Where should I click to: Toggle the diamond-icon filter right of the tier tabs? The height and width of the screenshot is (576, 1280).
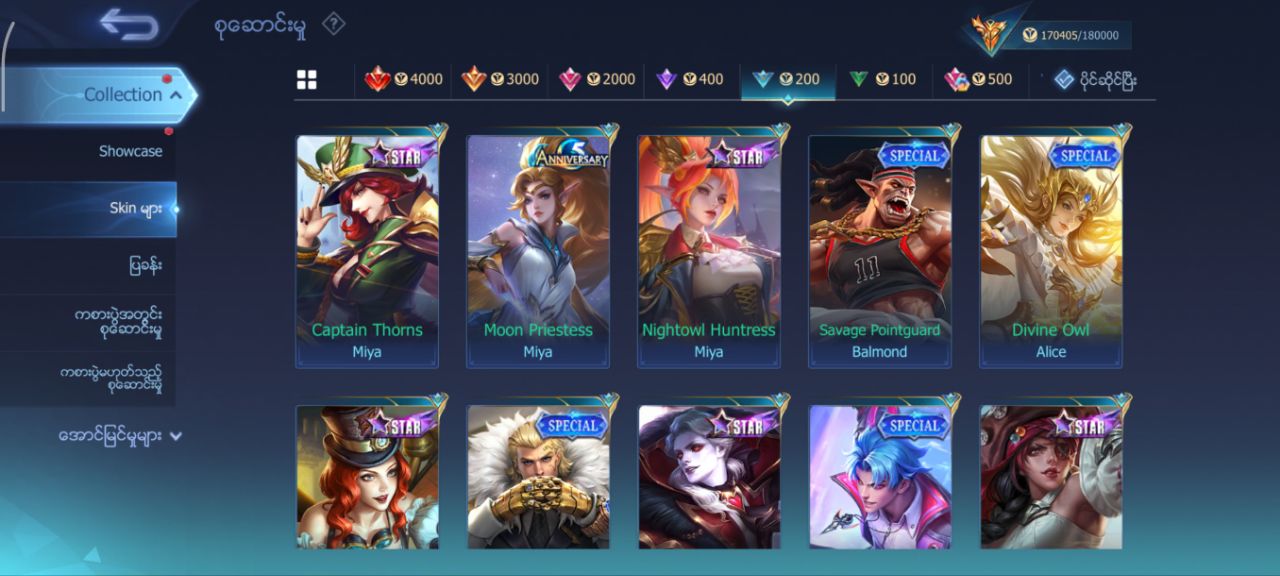coord(1096,79)
